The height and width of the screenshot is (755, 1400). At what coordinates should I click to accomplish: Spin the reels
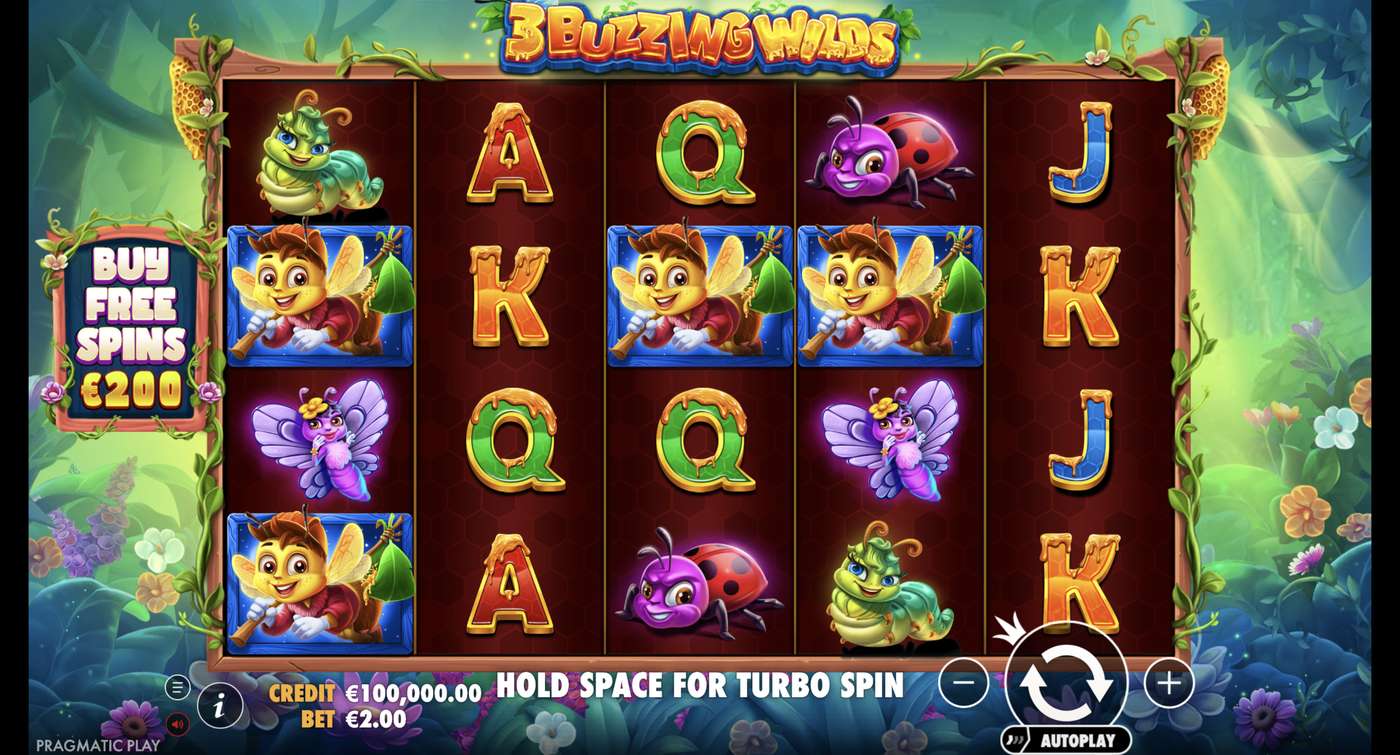click(1066, 681)
